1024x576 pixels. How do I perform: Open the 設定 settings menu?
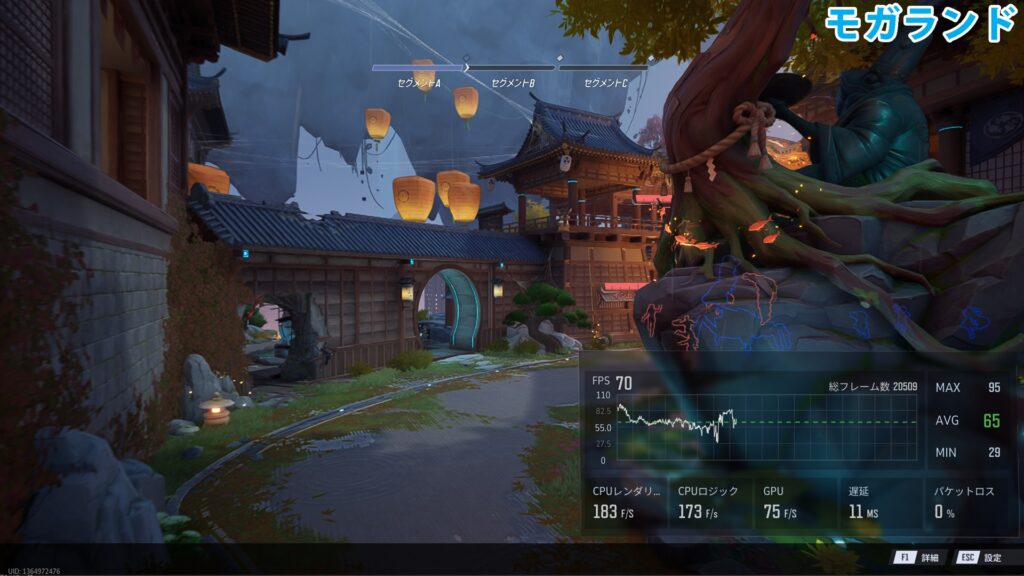980,558
